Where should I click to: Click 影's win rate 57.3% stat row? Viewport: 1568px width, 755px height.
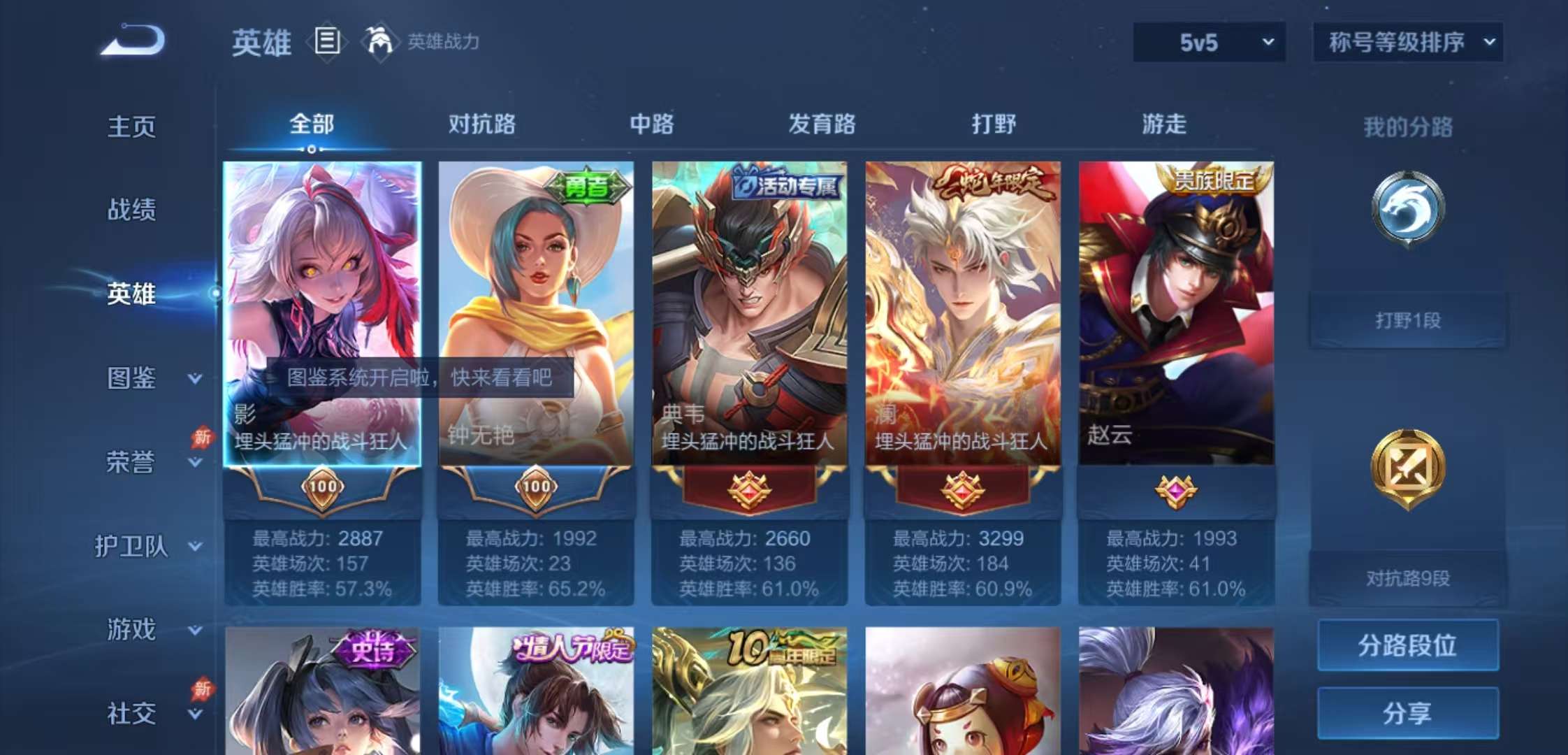click(321, 589)
